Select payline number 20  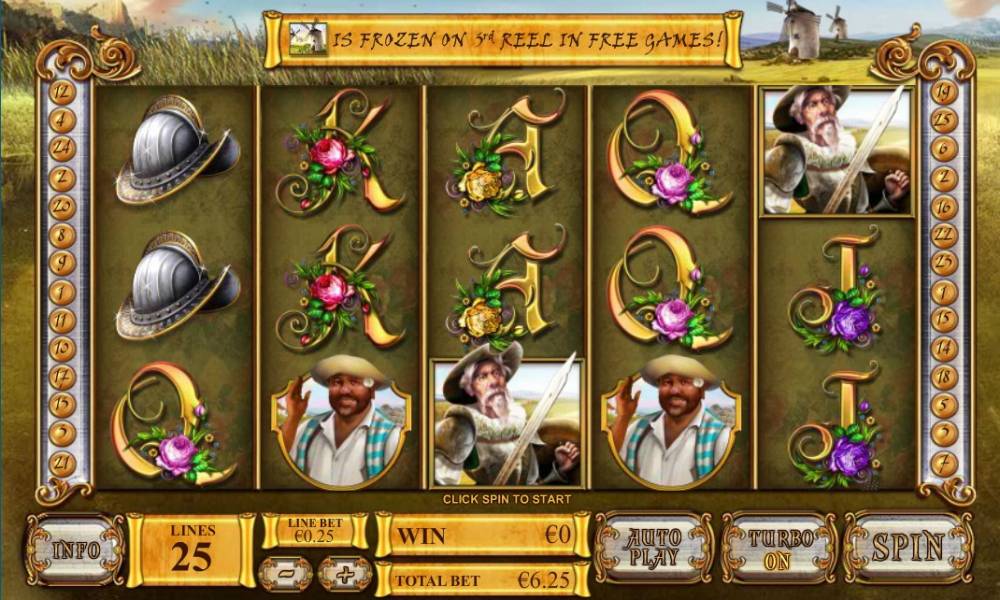click(62, 207)
